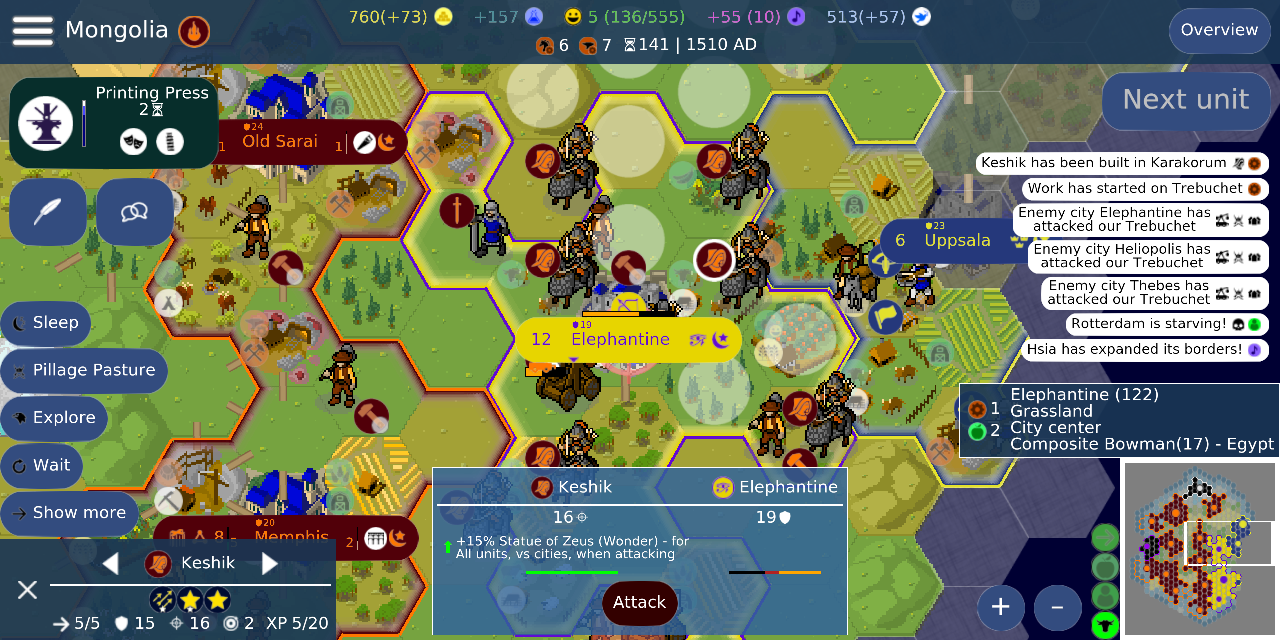Viewport: 1280px width, 640px height.
Task: Open social policies with the feather button
Action: [49, 212]
